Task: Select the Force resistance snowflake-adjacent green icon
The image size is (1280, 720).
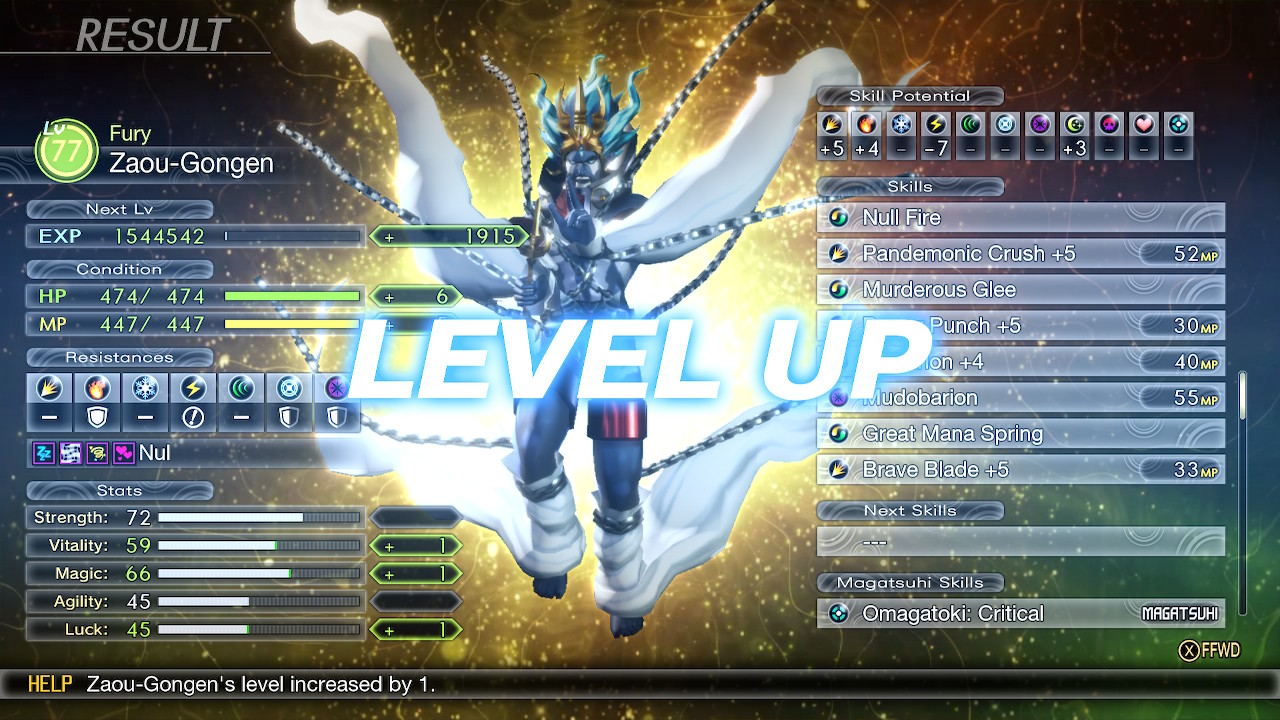Action: 240,390
